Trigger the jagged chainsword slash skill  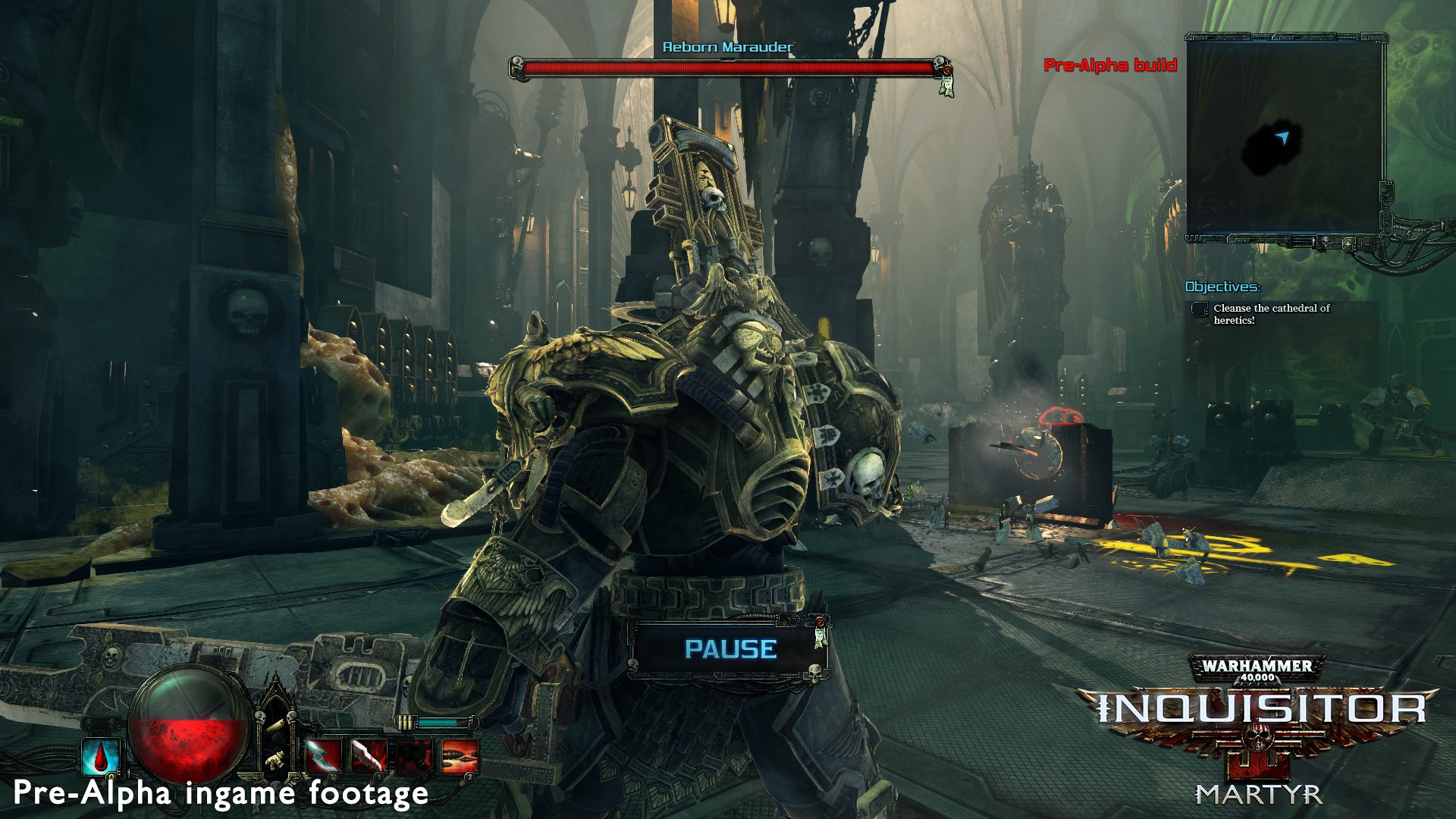369,756
